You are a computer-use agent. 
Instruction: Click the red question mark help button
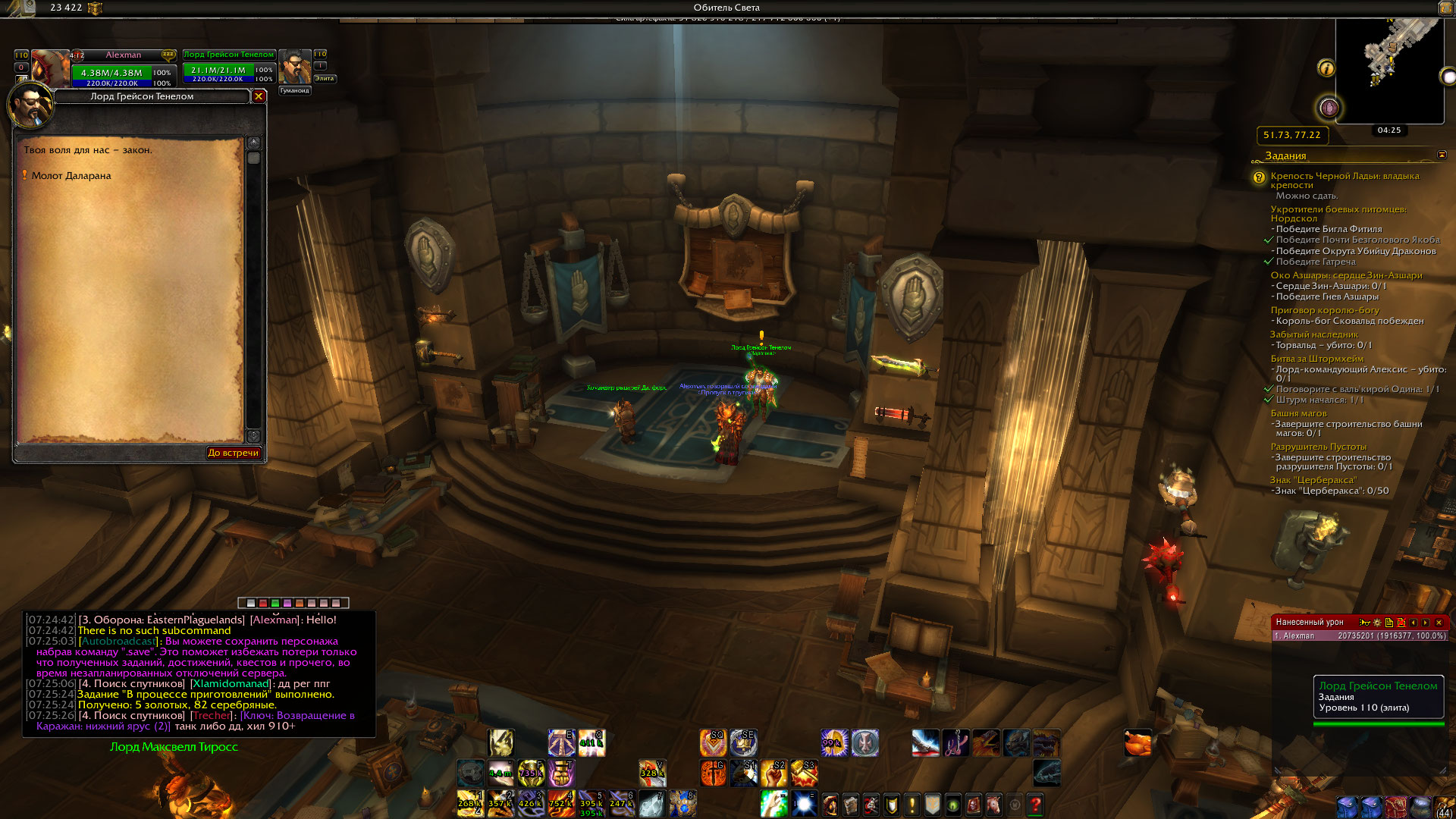(1036, 804)
